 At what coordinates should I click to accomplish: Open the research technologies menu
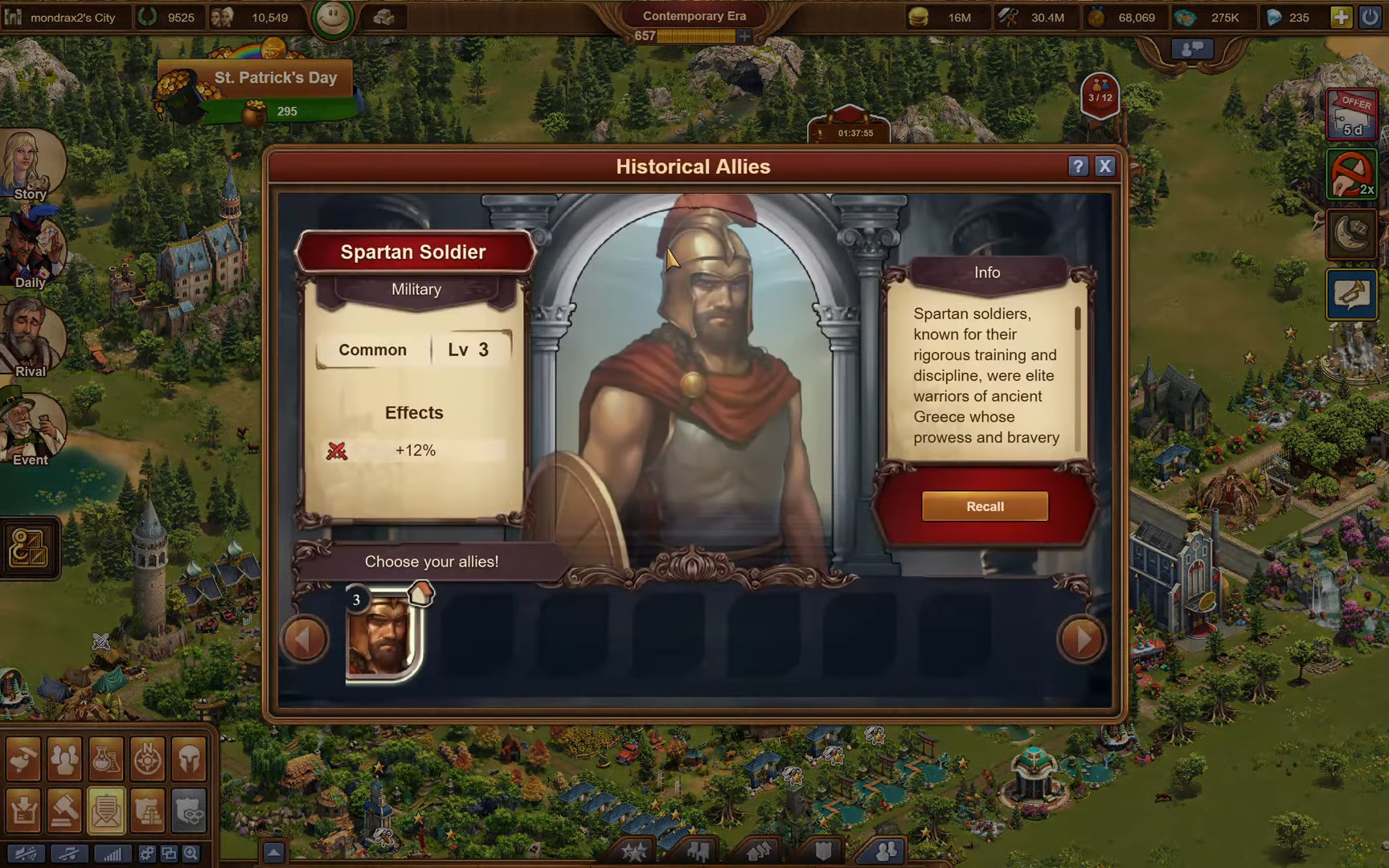tap(107, 759)
